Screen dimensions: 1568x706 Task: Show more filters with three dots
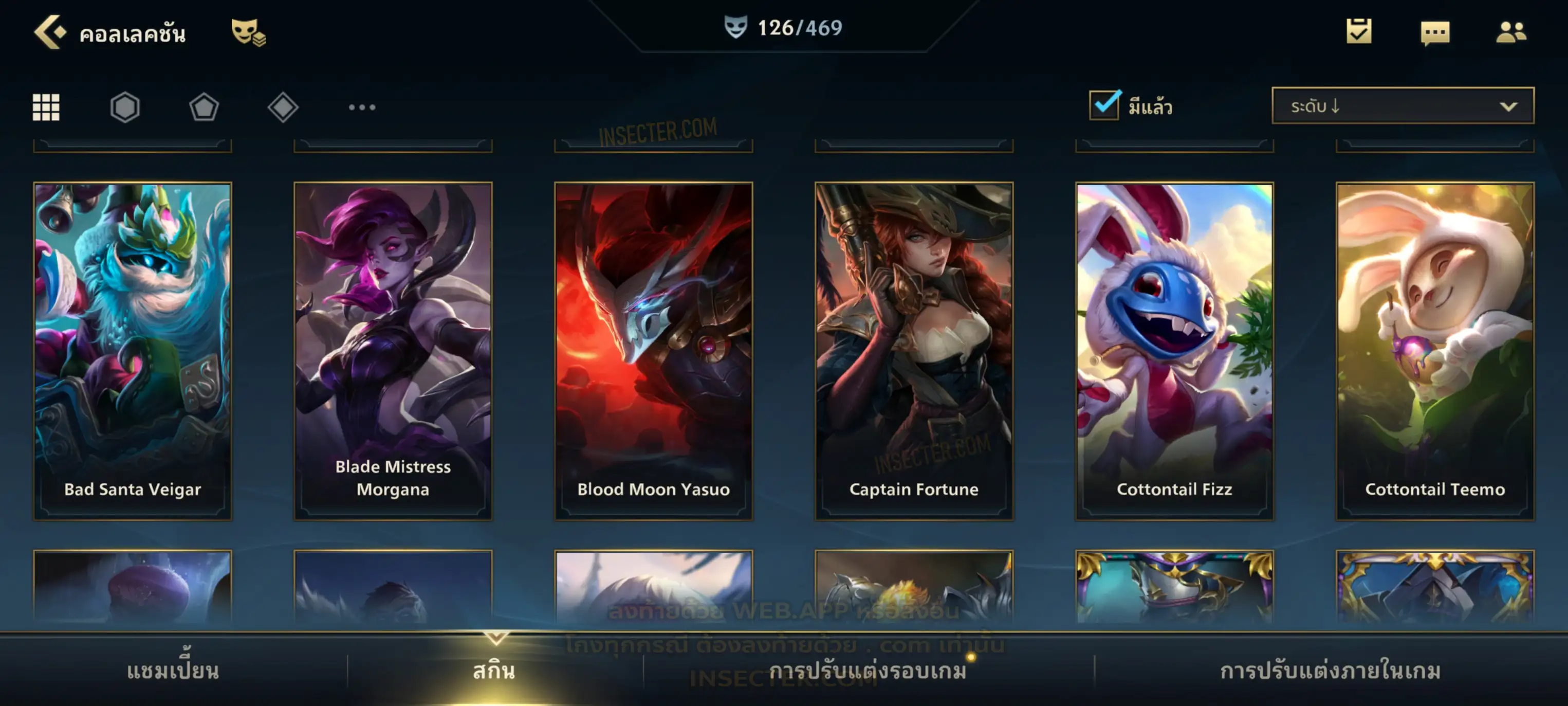(x=362, y=107)
